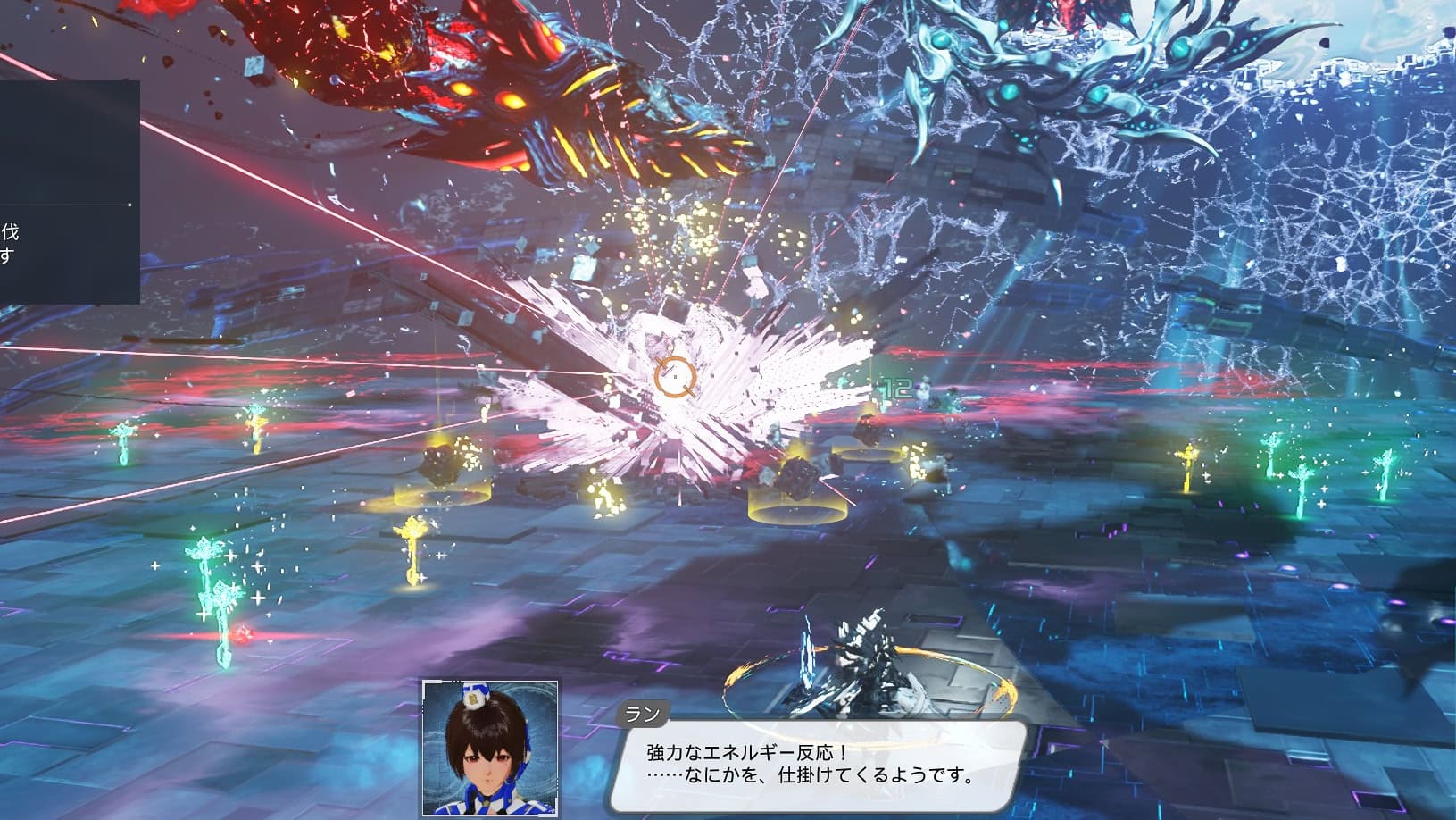Click the orange targeting reticle on the explosion
The image size is (1456, 820).
pyautogui.click(x=676, y=375)
